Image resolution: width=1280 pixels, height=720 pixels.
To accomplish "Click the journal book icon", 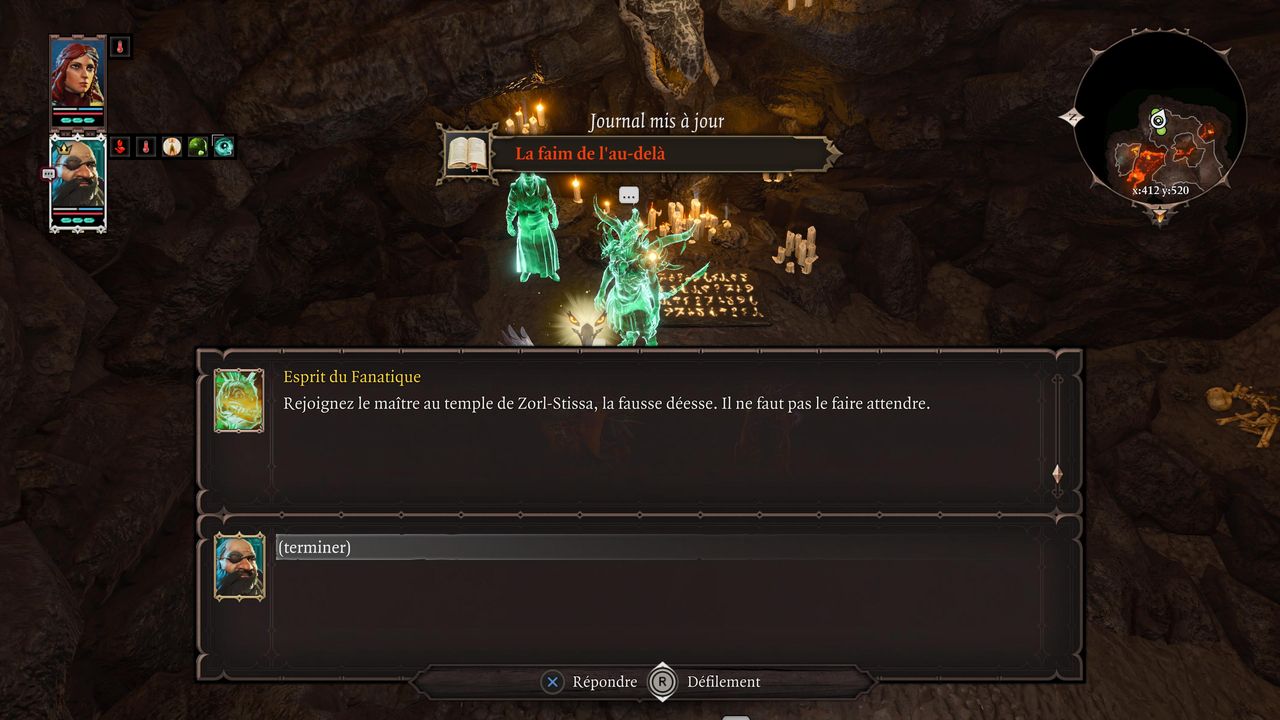I will coord(466,153).
